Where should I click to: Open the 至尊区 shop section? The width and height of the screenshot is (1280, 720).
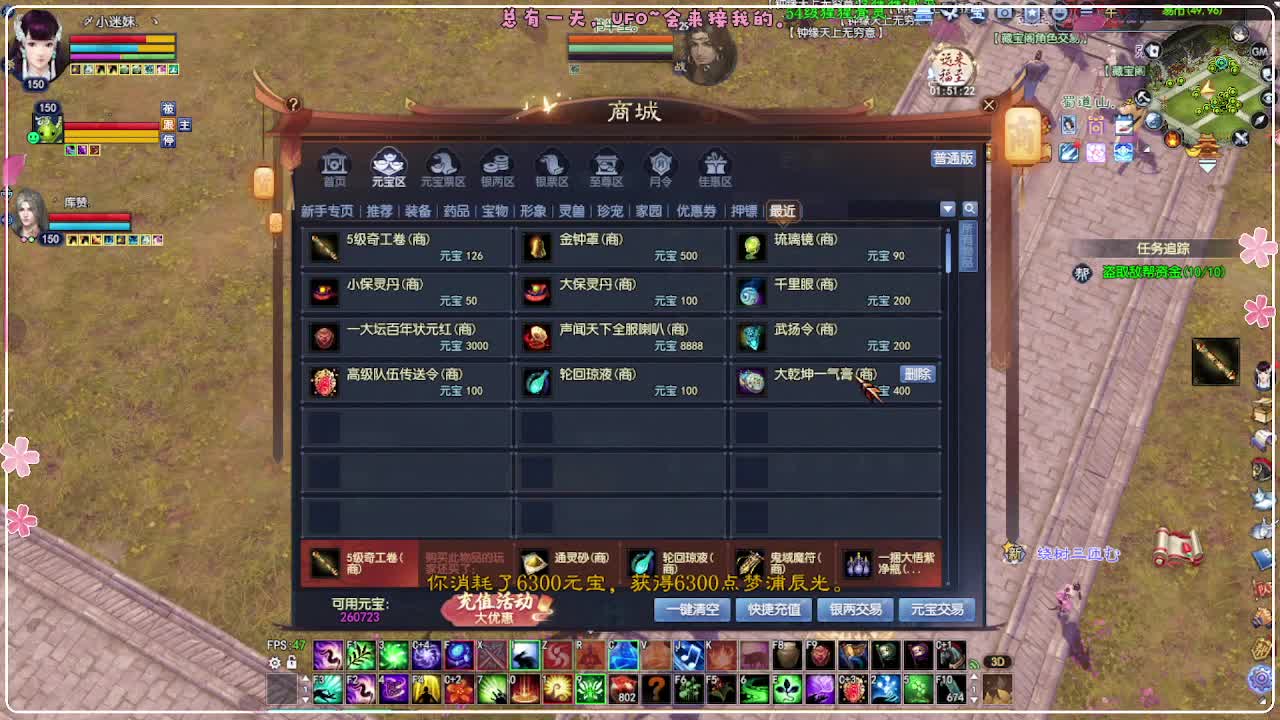[606, 165]
